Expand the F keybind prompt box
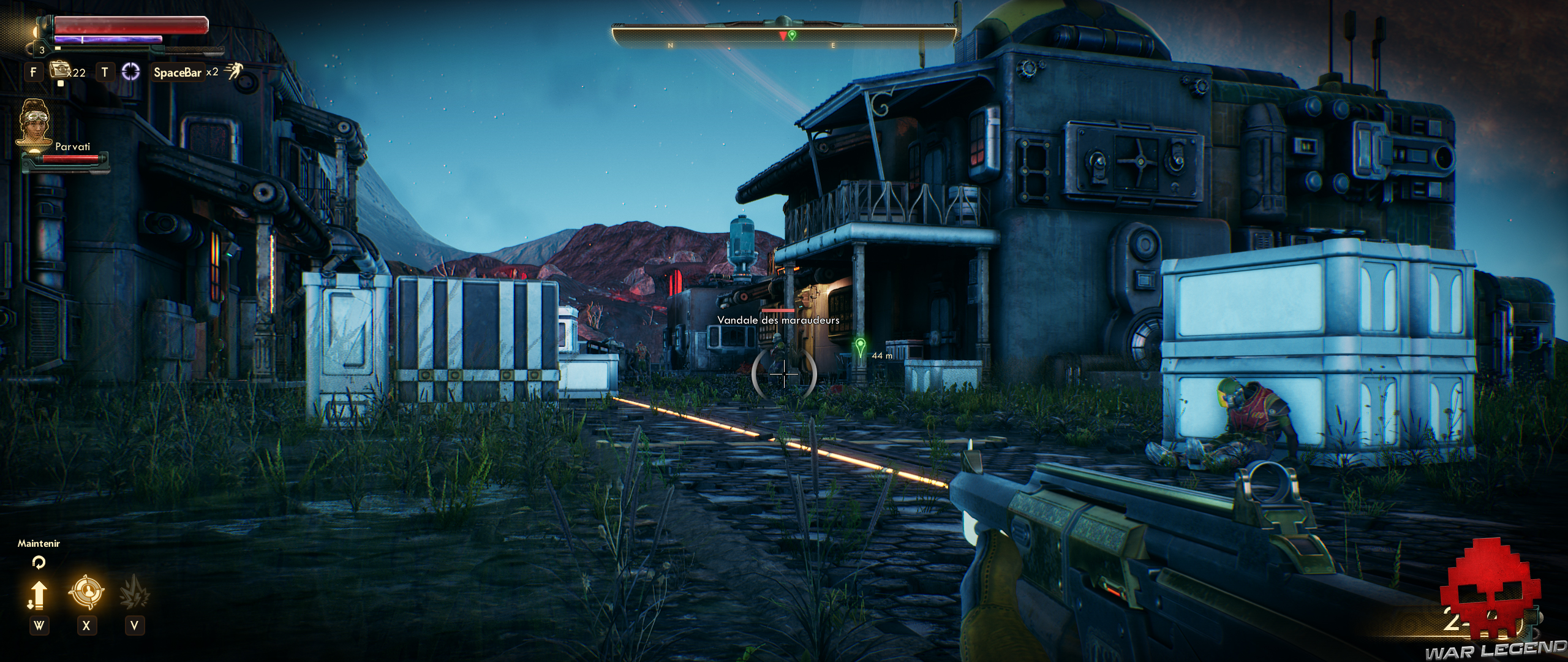The height and width of the screenshot is (662, 1568). click(x=34, y=72)
